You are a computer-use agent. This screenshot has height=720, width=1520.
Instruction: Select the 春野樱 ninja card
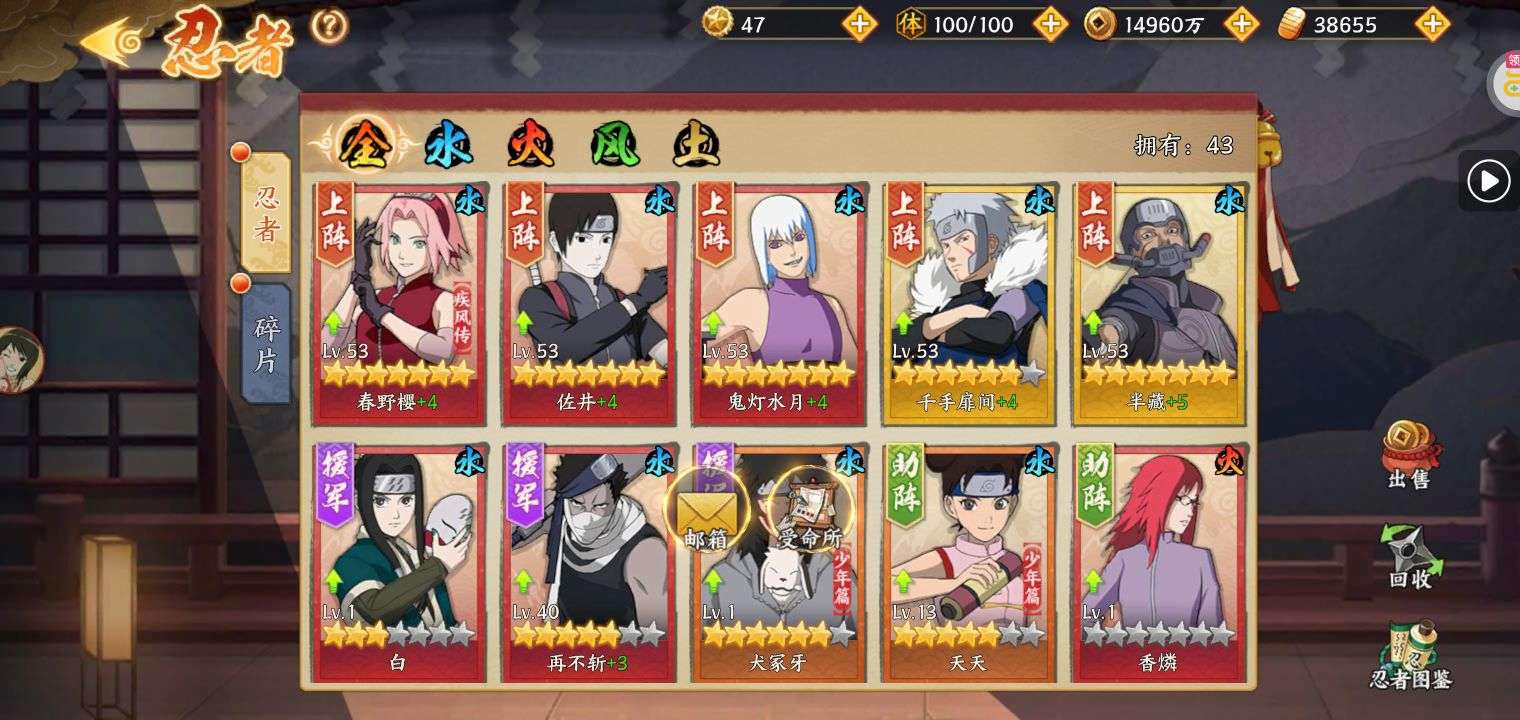[398, 300]
